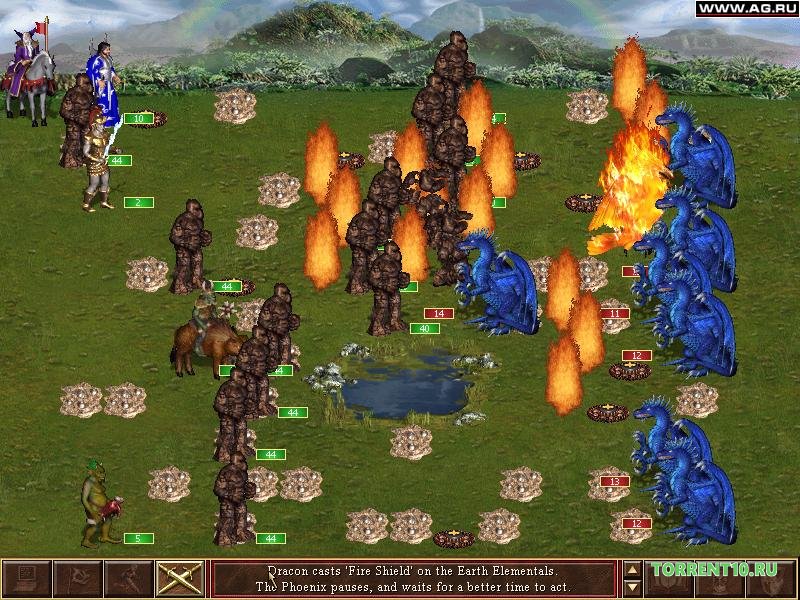
Task: Select the wait hourglass button
Action: pyautogui.click(x=722, y=579)
